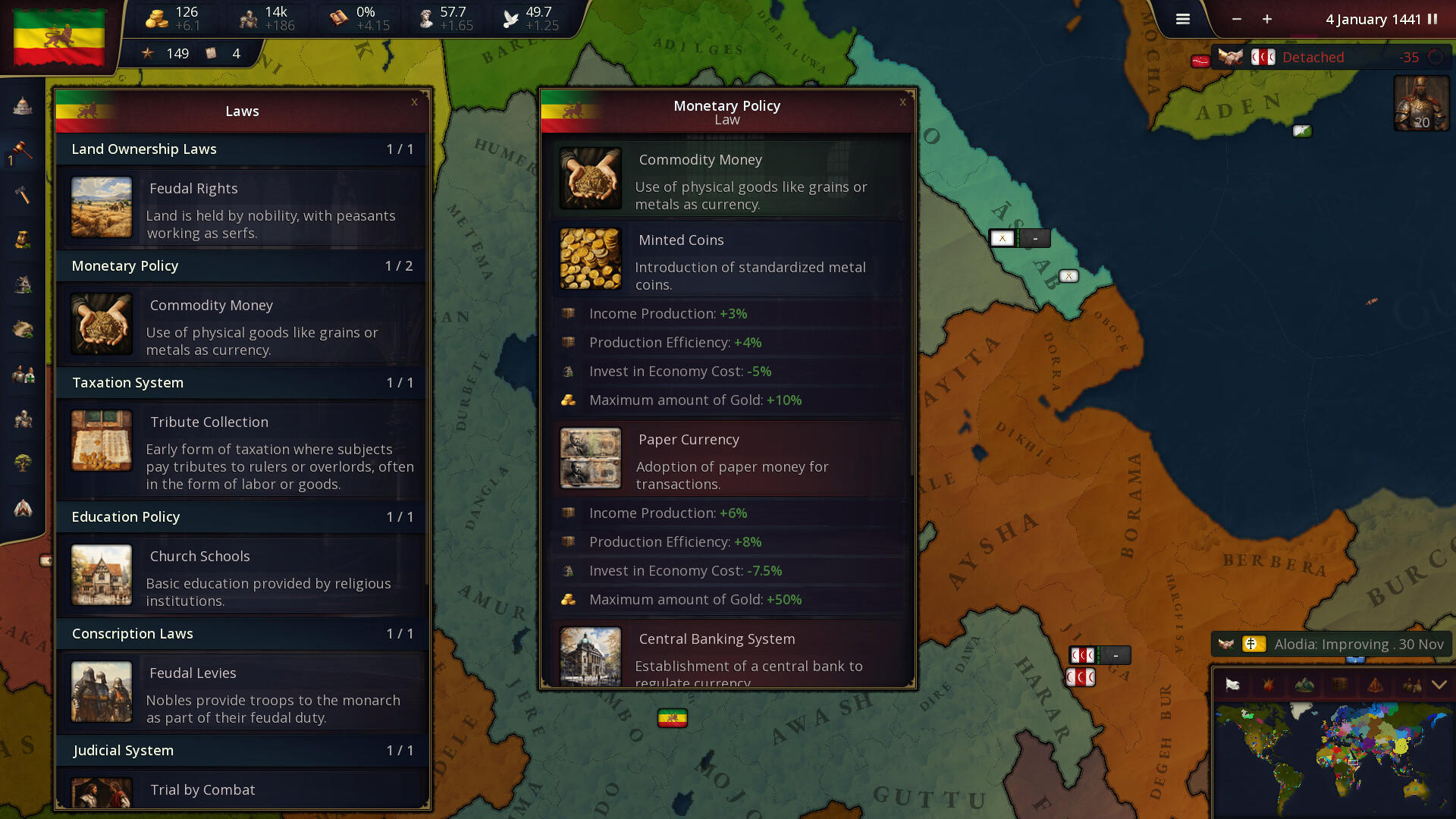Screen dimensions: 1456x819
Task: Toggle the trade goods minimap mode
Action: coord(1340,685)
